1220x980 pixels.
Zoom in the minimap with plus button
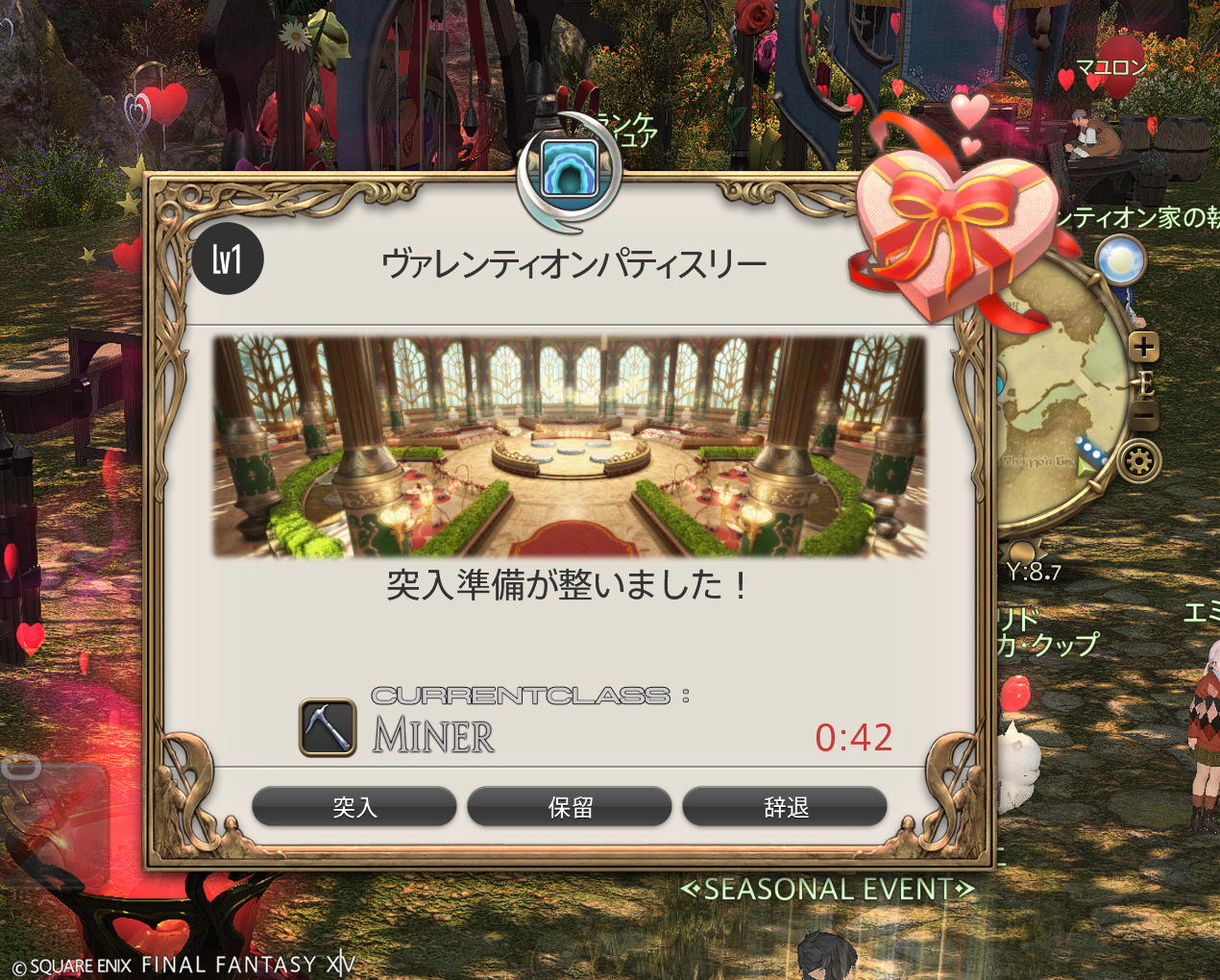(x=1143, y=347)
